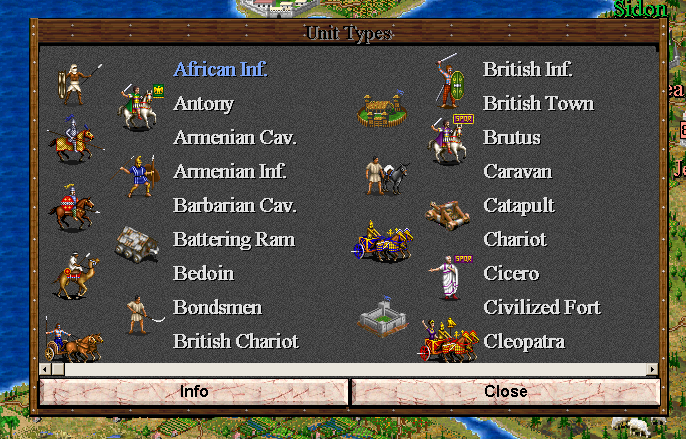Choose British Inf. unit type

pyautogui.click(x=527, y=69)
